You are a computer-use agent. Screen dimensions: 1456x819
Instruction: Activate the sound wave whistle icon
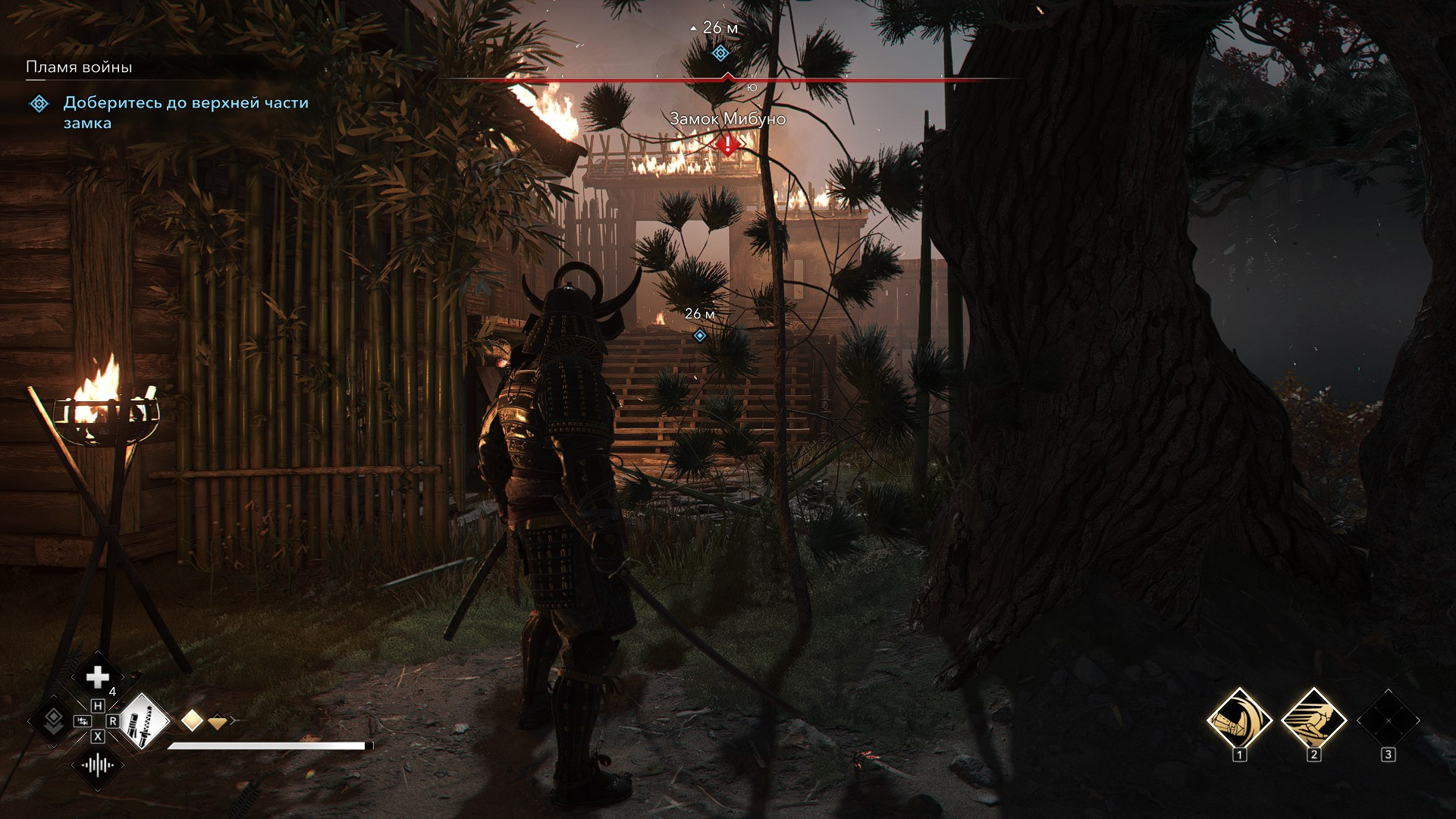tap(98, 764)
